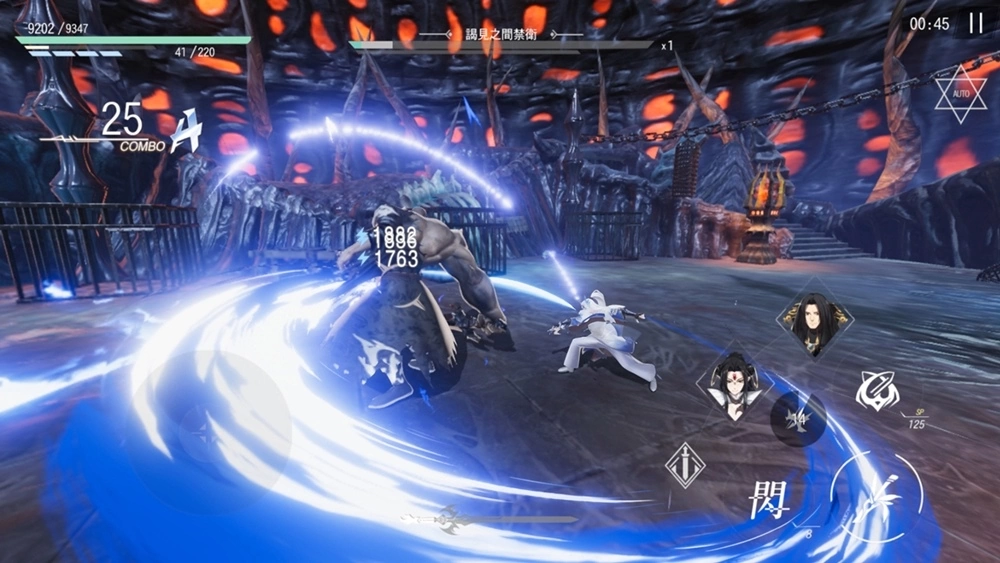
Task: Activate the diamond sword skill icon
Action: pos(686,466)
